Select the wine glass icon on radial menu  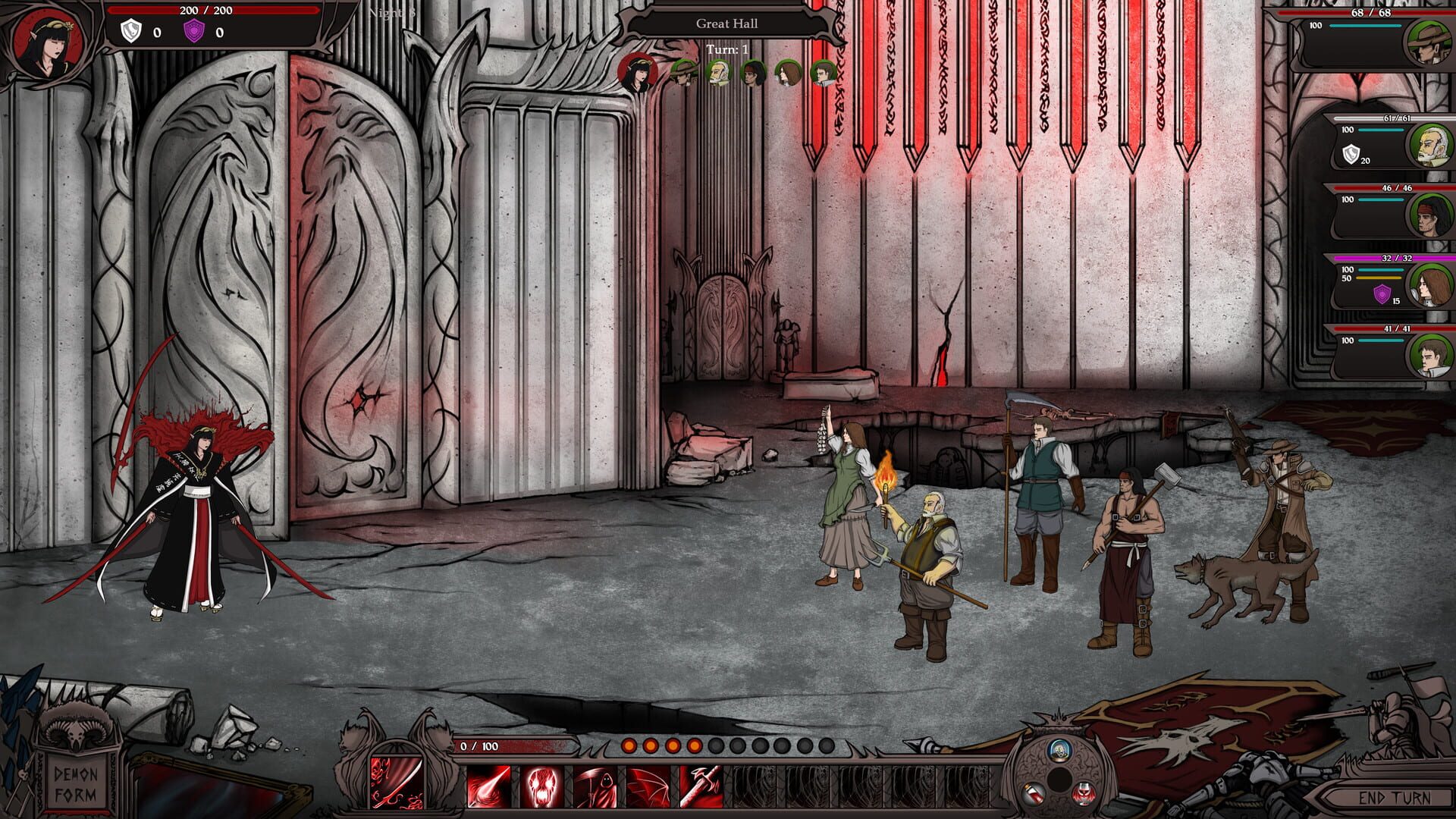[x=1083, y=793]
